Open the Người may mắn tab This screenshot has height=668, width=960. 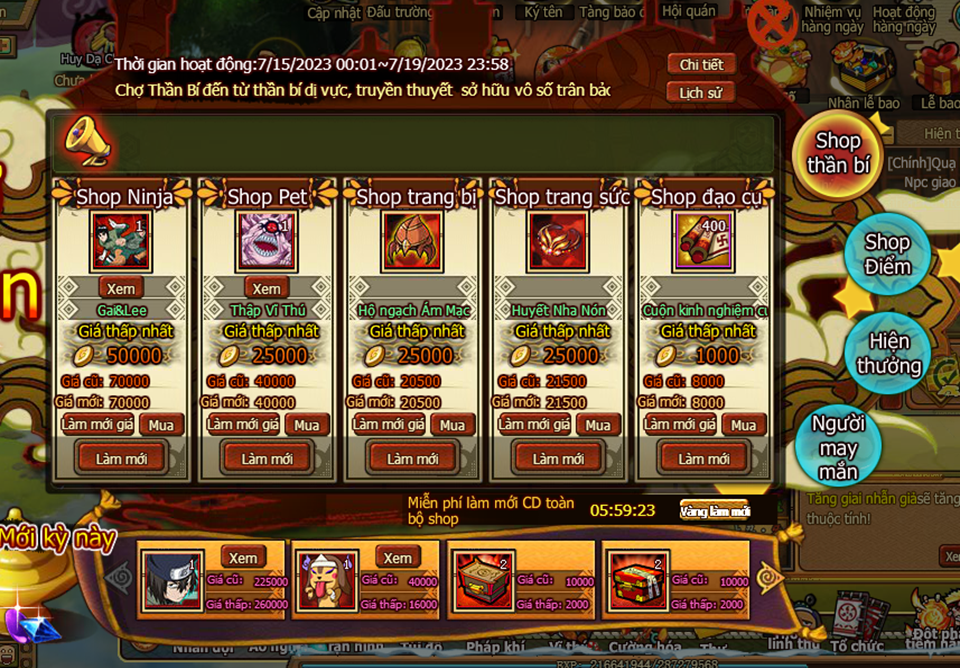(x=838, y=447)
